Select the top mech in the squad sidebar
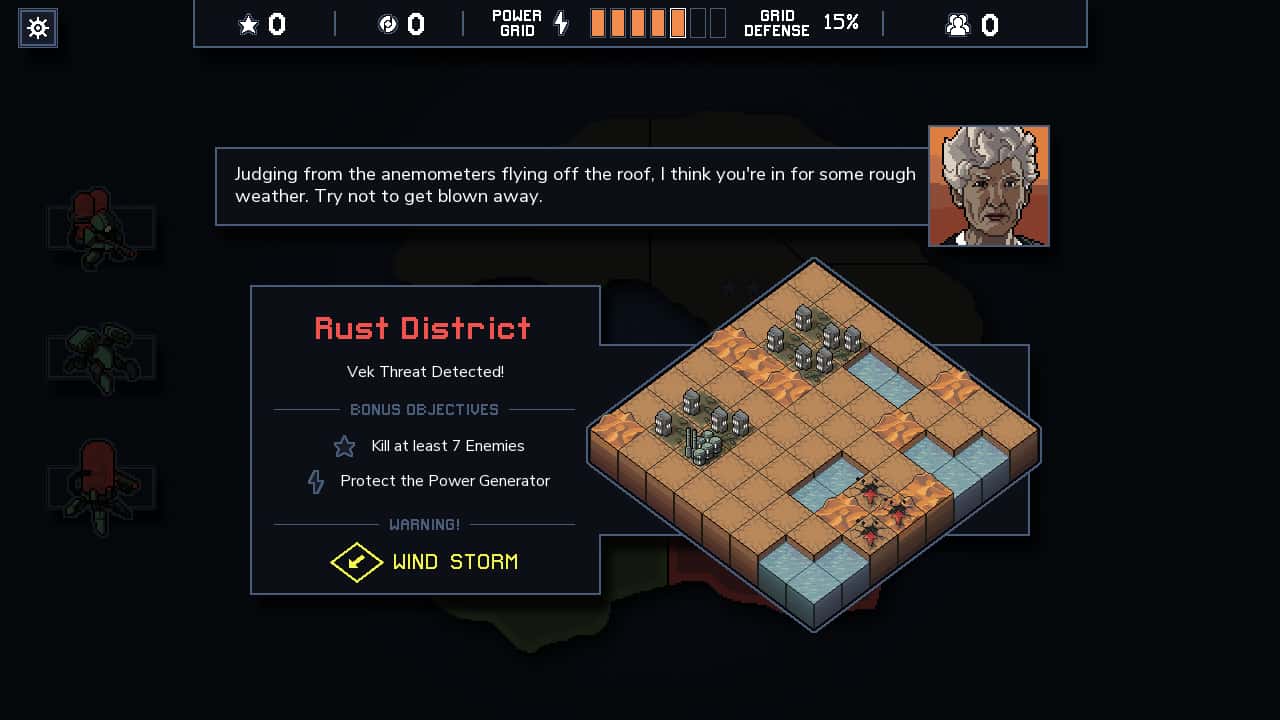The image size is (1280, 720). [100, 230]
